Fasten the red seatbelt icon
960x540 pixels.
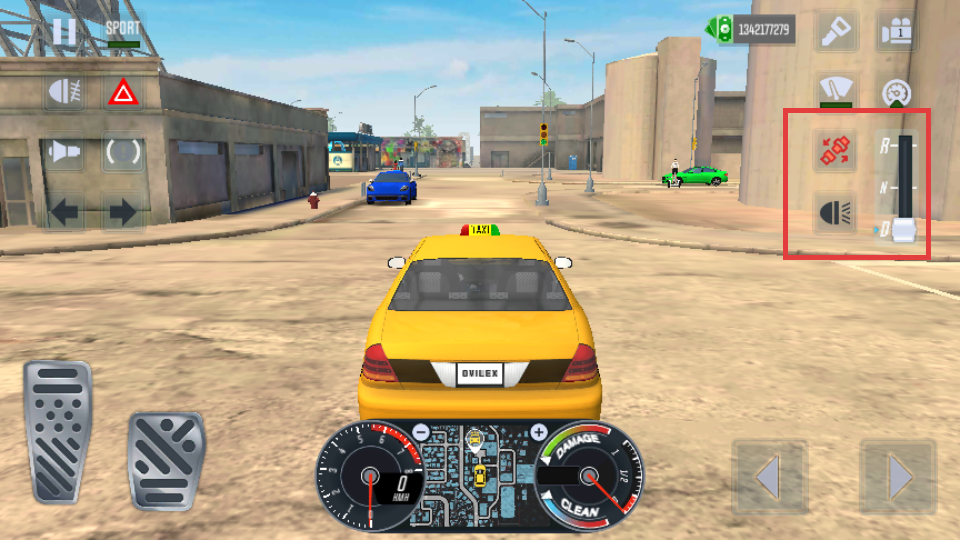point(835,152)
